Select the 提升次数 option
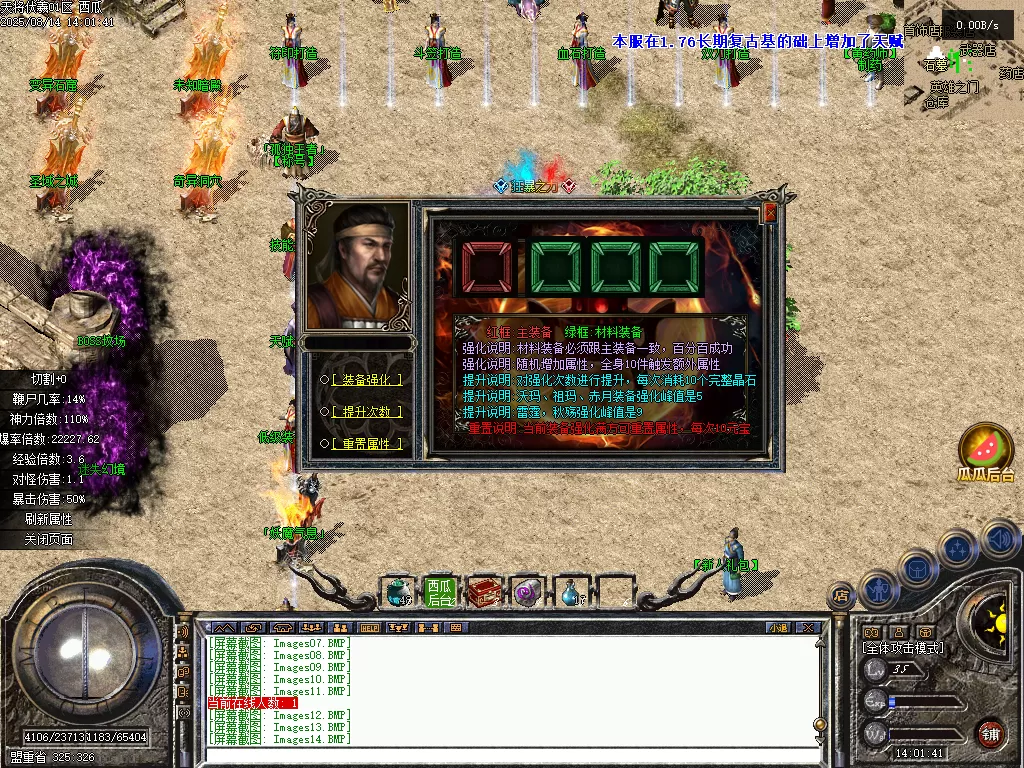 (x=367, y=411)
